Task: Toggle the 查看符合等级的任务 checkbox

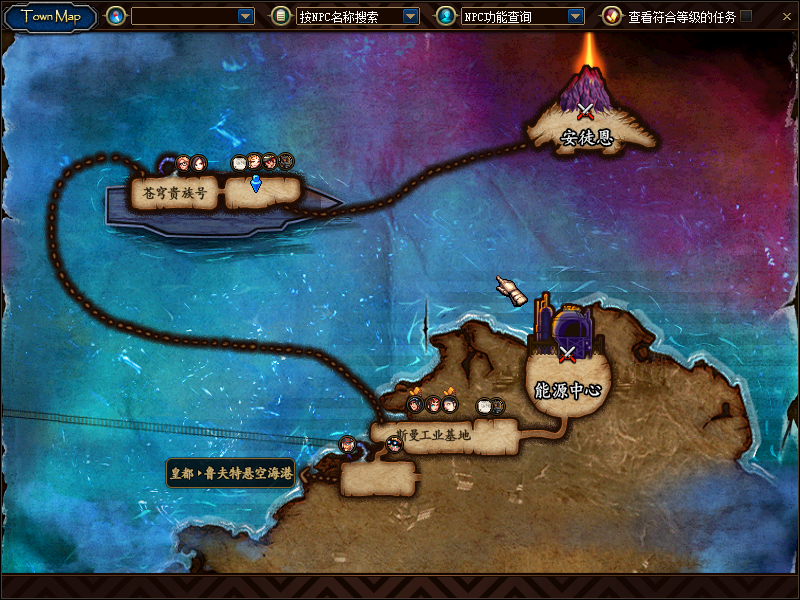Action: tap(746, 16)
